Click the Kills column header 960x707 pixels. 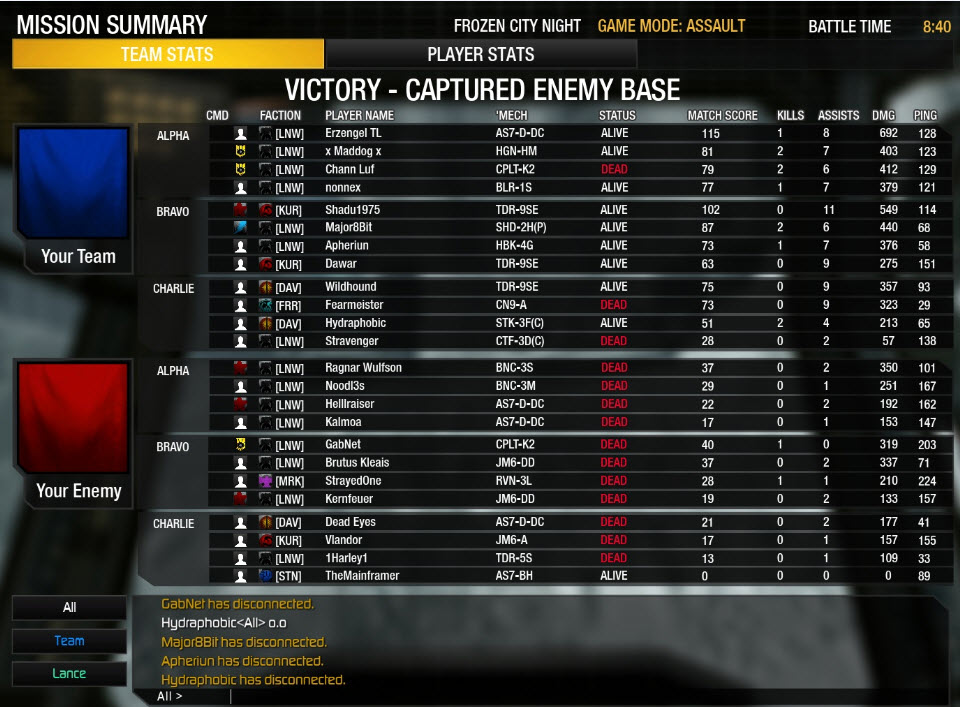[790, 116]
